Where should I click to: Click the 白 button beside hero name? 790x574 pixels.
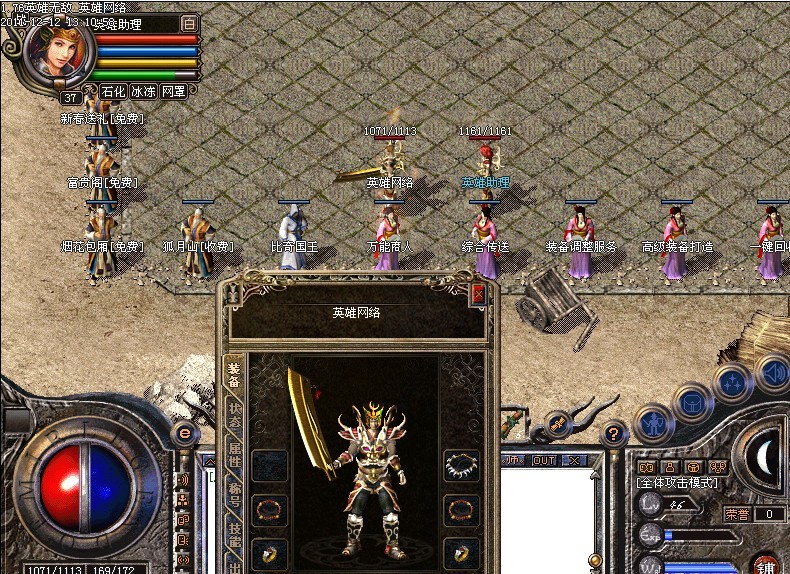[x=190, y=23]
